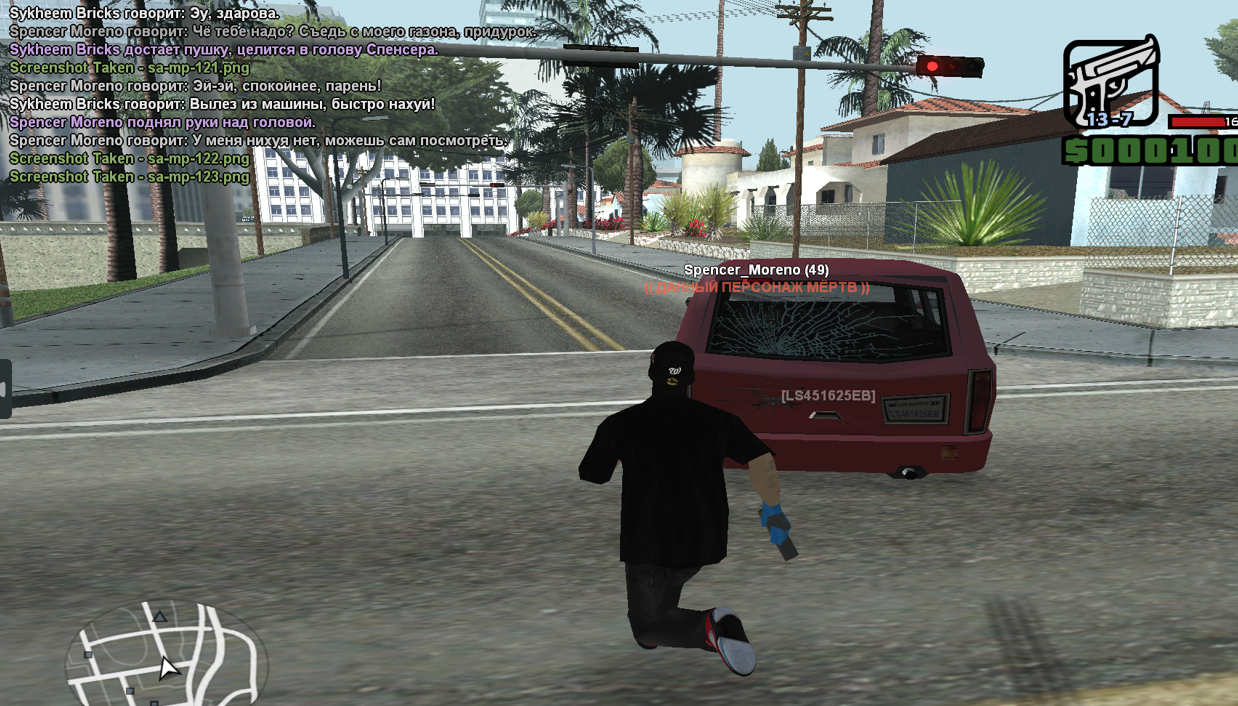Expand the dark side tab on left edge
This screenshot has width=1238, height=706.
[5, 388]
